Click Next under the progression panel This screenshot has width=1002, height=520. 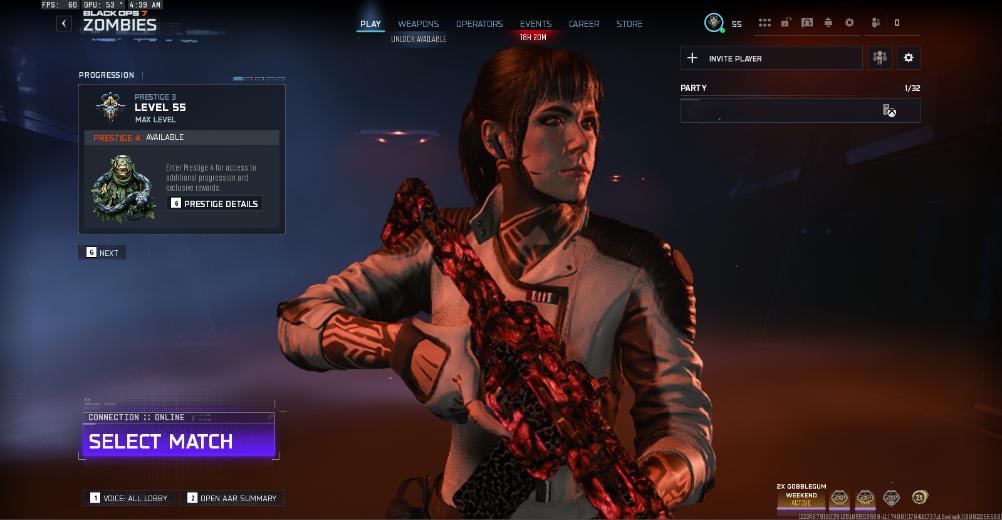coord(103,253)
